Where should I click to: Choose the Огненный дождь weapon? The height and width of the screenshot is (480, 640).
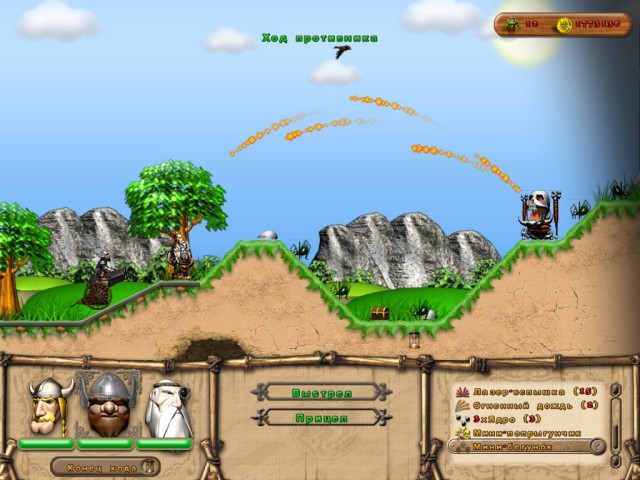(x=519, y=405)
